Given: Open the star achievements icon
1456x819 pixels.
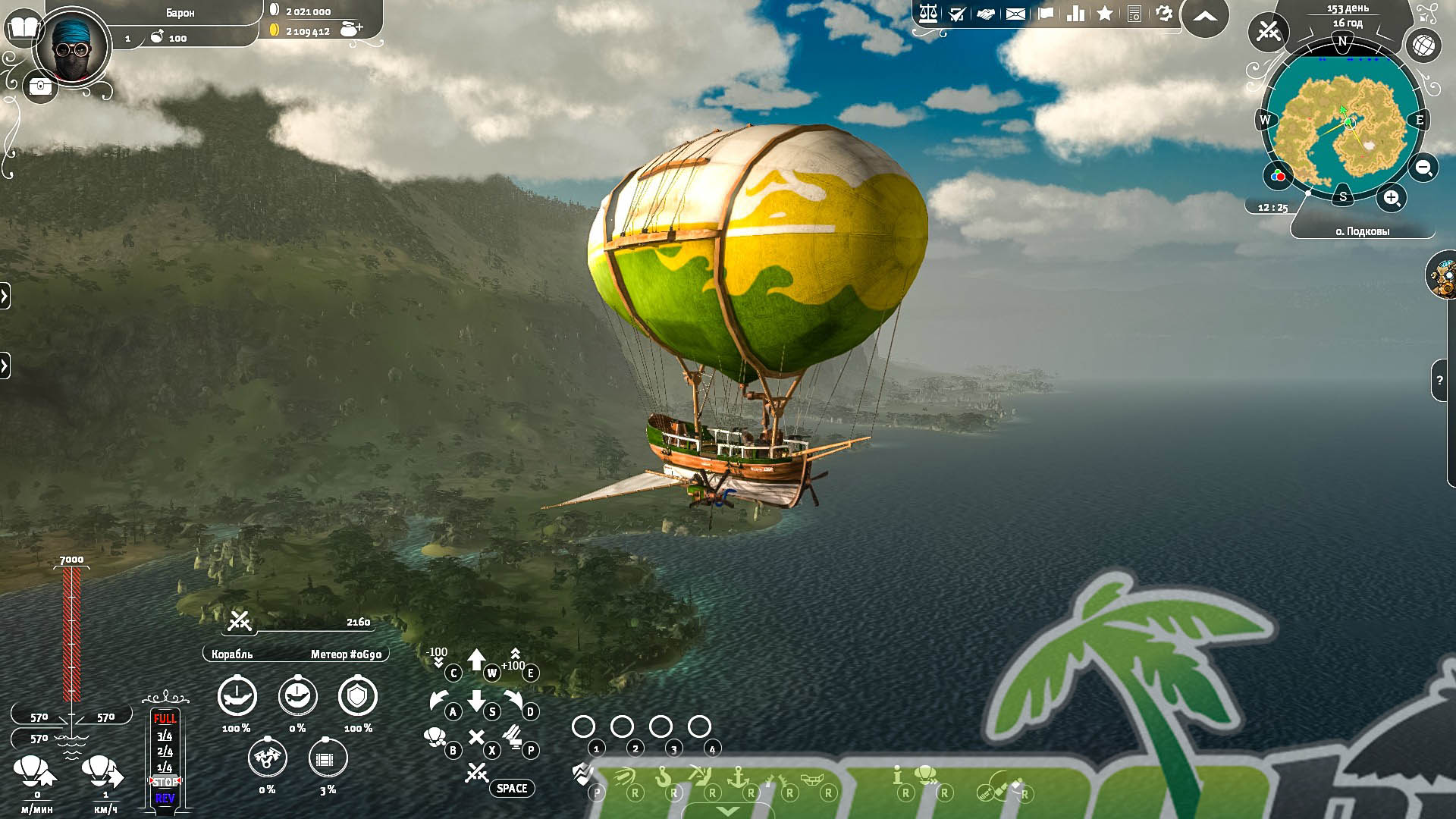Looking at the screenshot, I should (x=1105, y=14).
